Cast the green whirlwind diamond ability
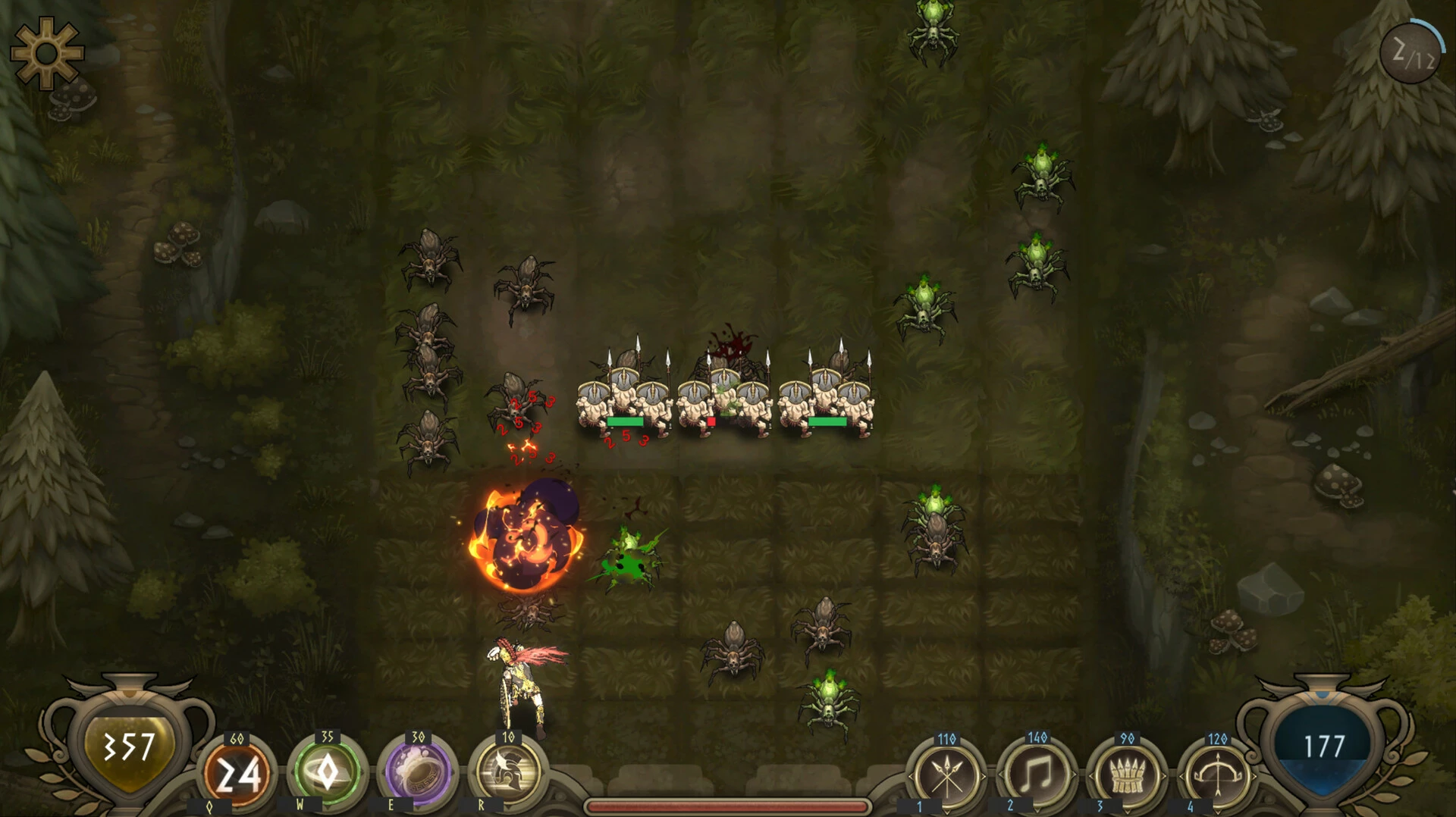This screenshot has height=817, width=1456. (x=328, y=772)
